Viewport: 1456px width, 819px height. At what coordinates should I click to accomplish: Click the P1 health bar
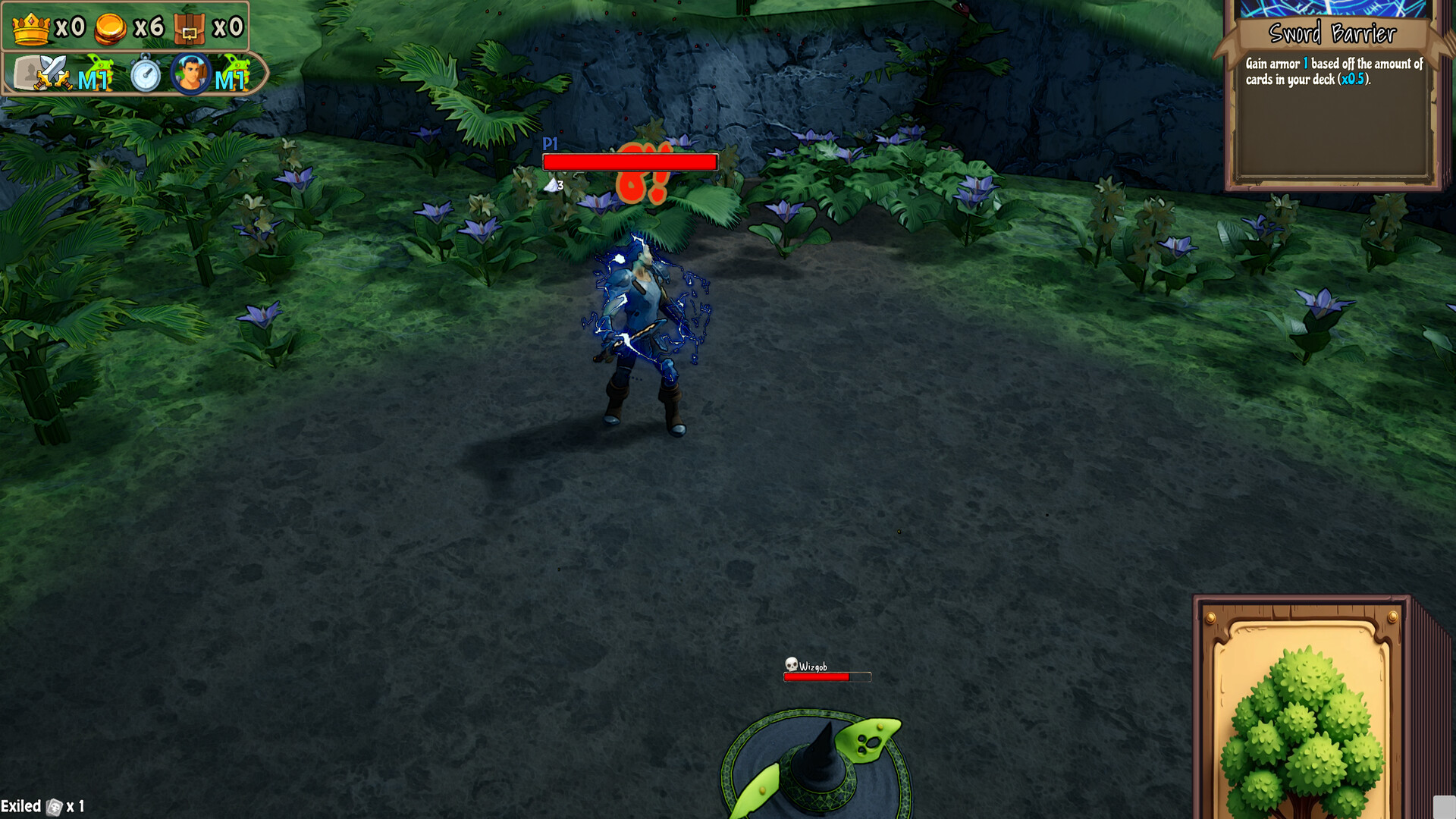tap(629, 161)
